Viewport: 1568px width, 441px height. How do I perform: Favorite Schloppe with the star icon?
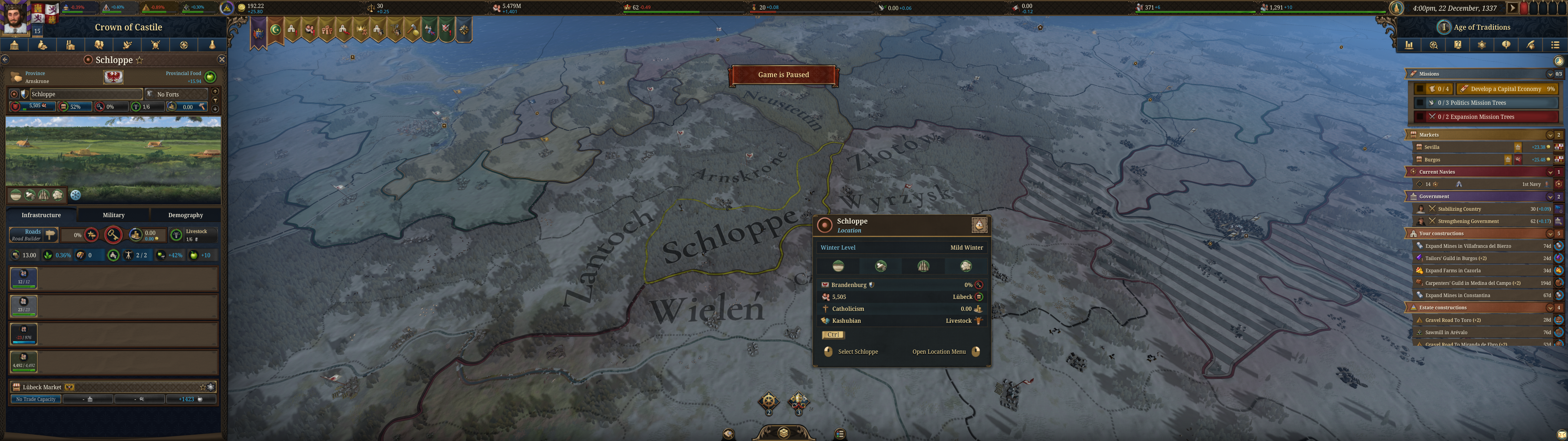click(x=139, y=60)
